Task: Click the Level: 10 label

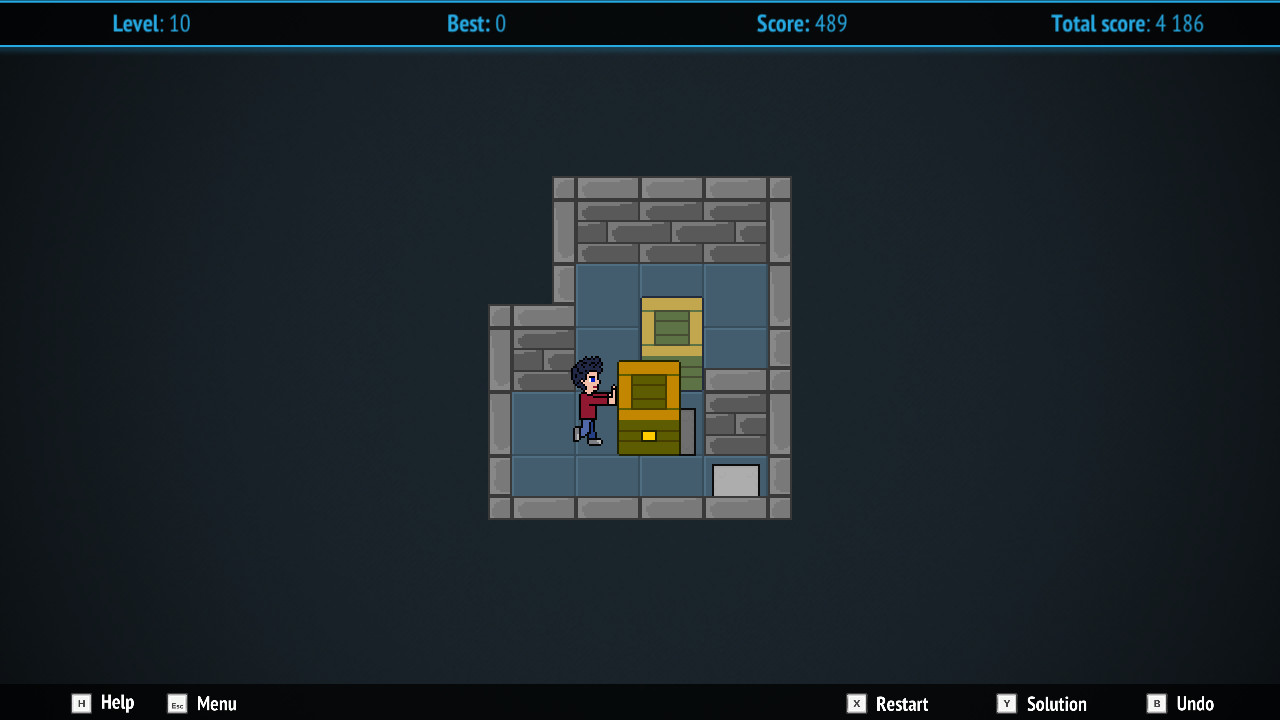Action: (x=152, y=24)
